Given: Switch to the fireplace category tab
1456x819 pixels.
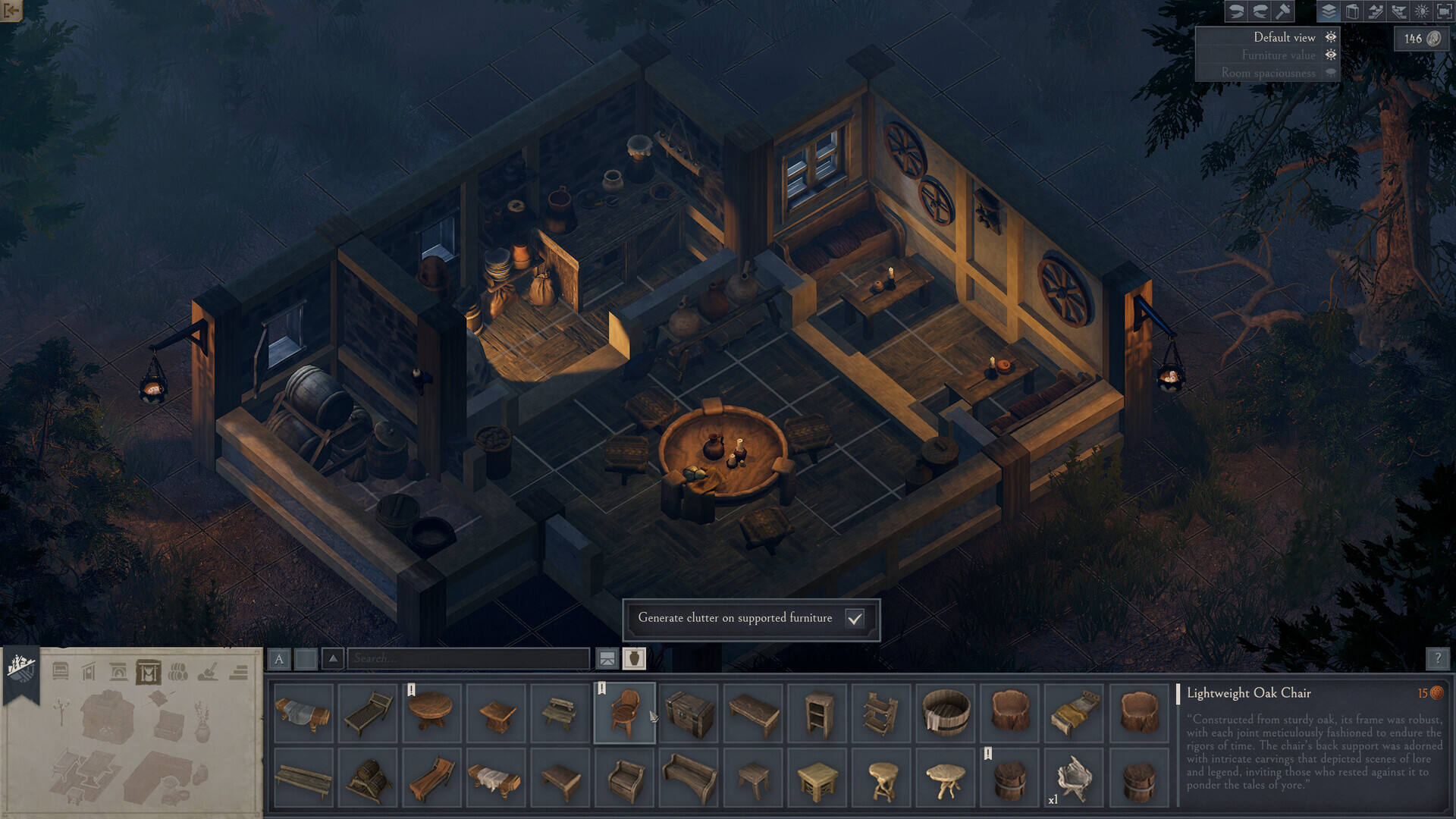Looking at the screenshot, I should [x=118, y=672].
